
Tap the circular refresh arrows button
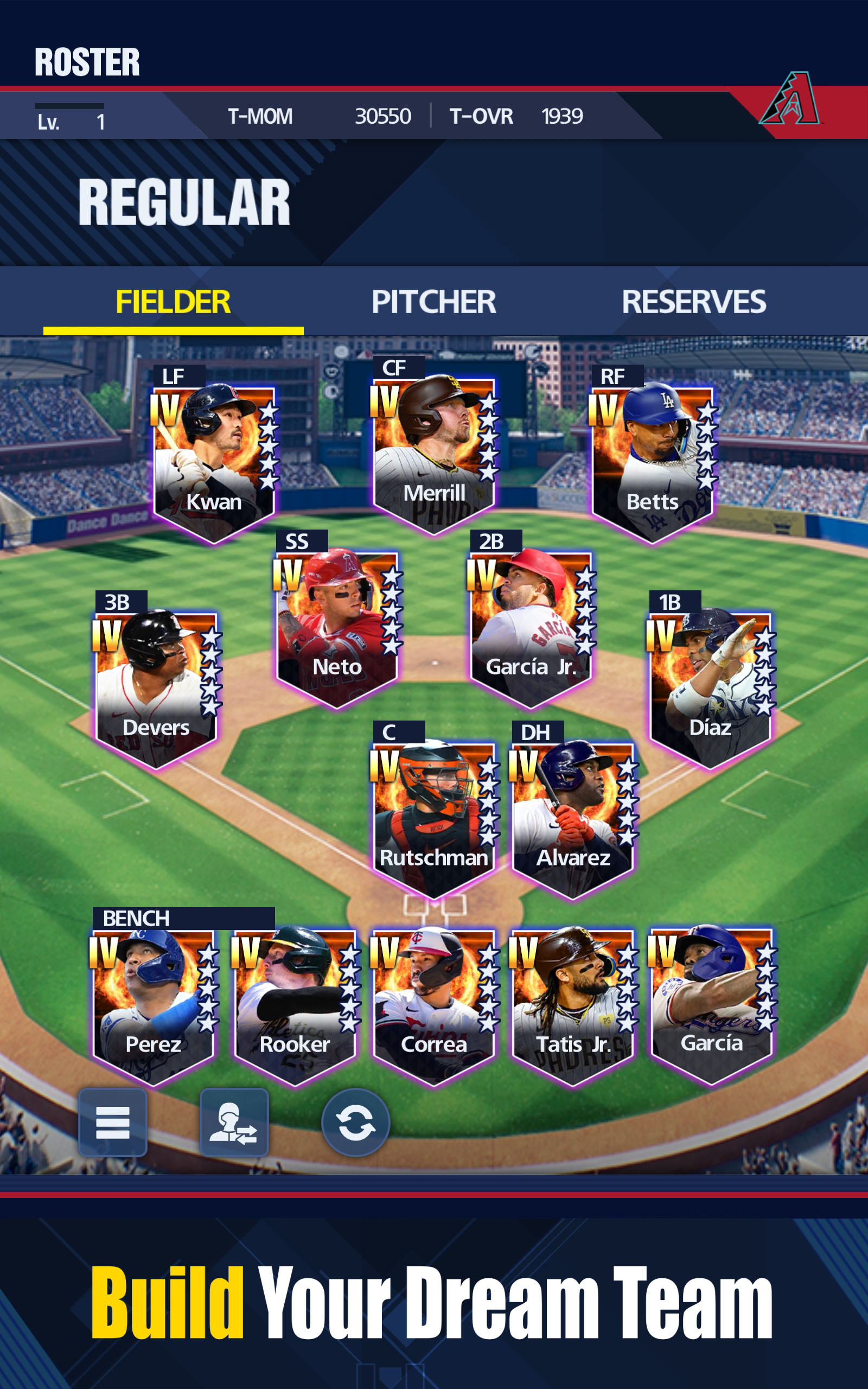point(355,1122)
